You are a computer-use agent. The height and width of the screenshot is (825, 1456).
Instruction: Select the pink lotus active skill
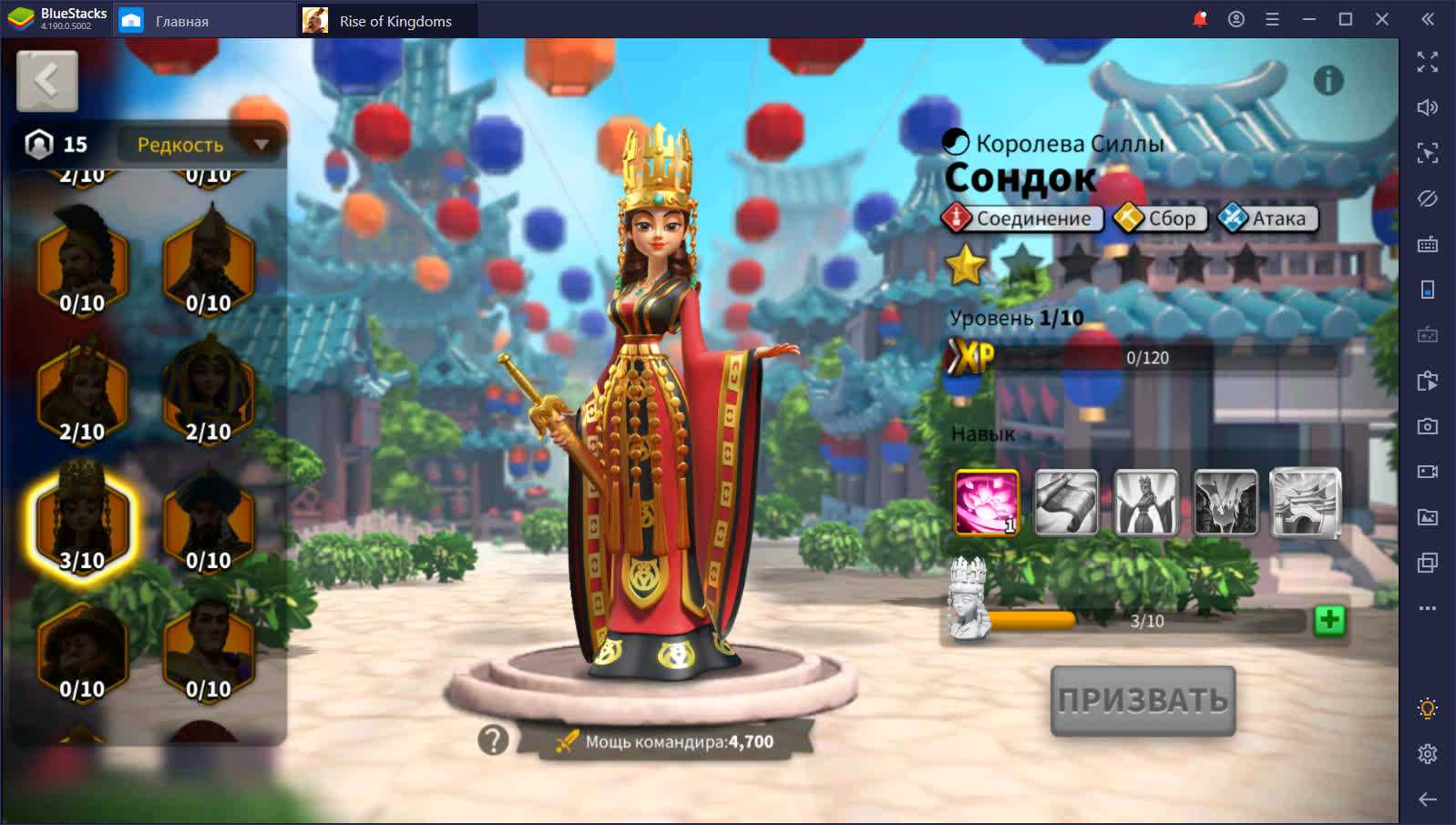click(987, 502)
